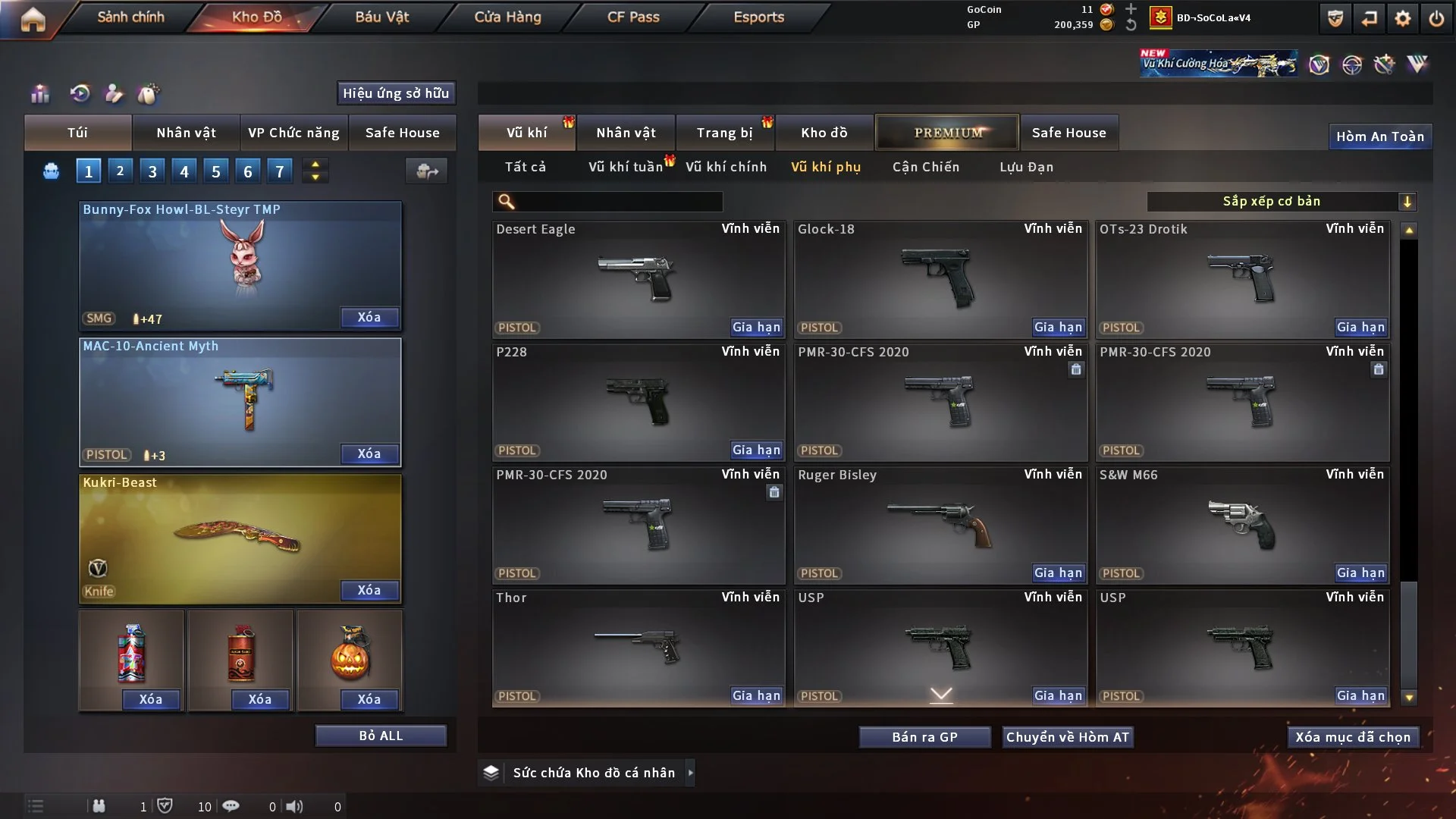This screenshot has width=1456, height=819.
Task: Open the Sắp xếp cơ bản sort dropdown
Action: click(x=1281, y=201)
